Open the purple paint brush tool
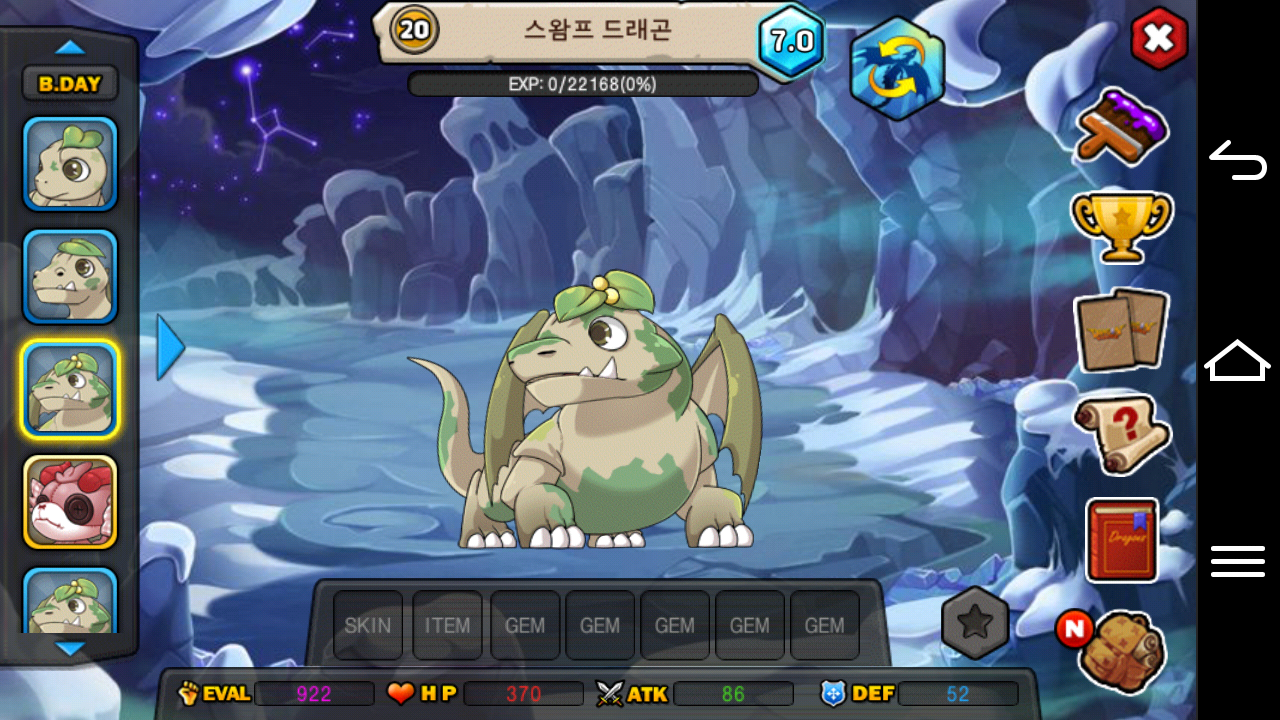1280x720 pixels. (x=1121, y=126)
